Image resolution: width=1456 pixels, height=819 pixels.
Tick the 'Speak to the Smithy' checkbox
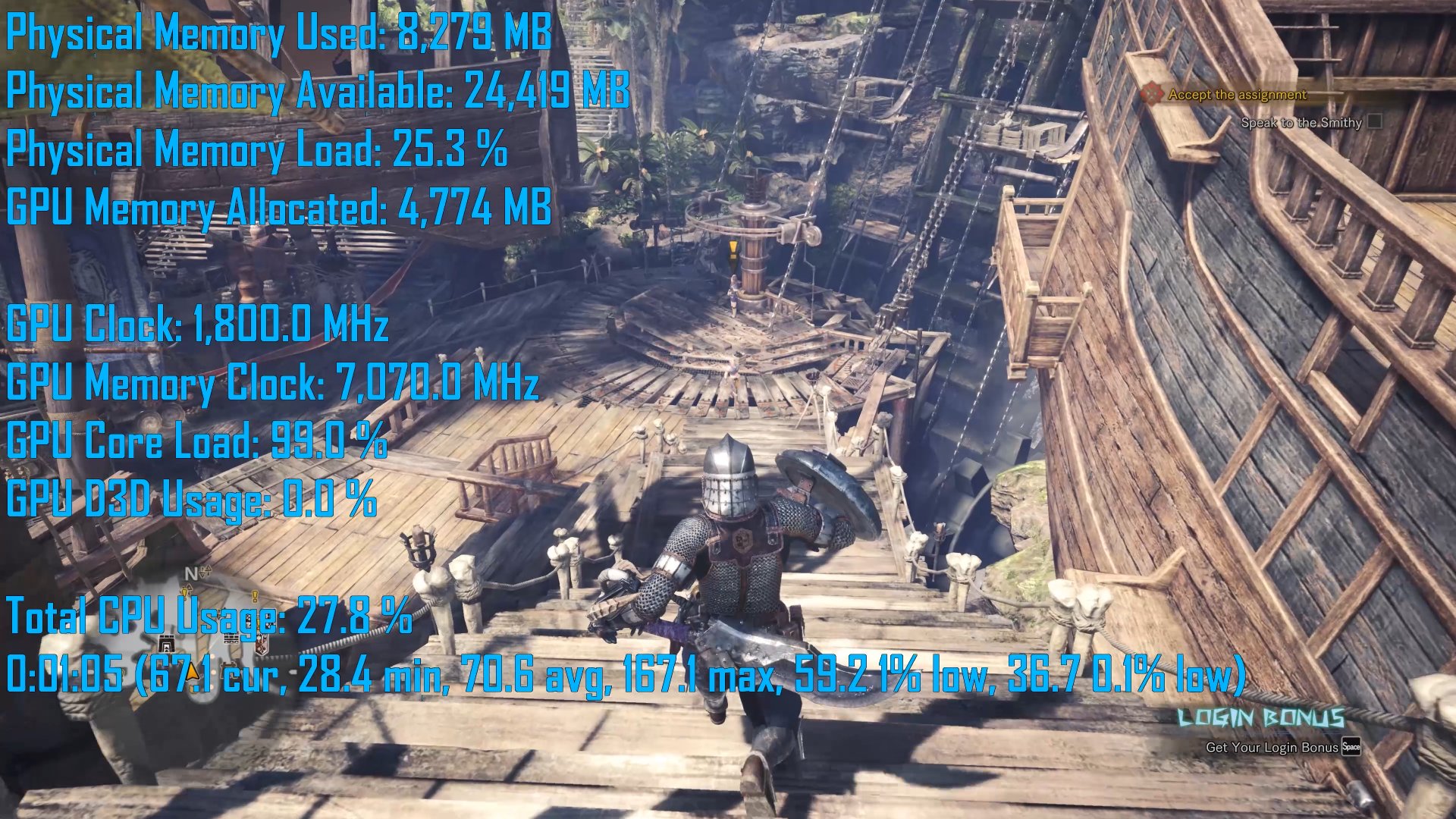[x=1375, y=122]
